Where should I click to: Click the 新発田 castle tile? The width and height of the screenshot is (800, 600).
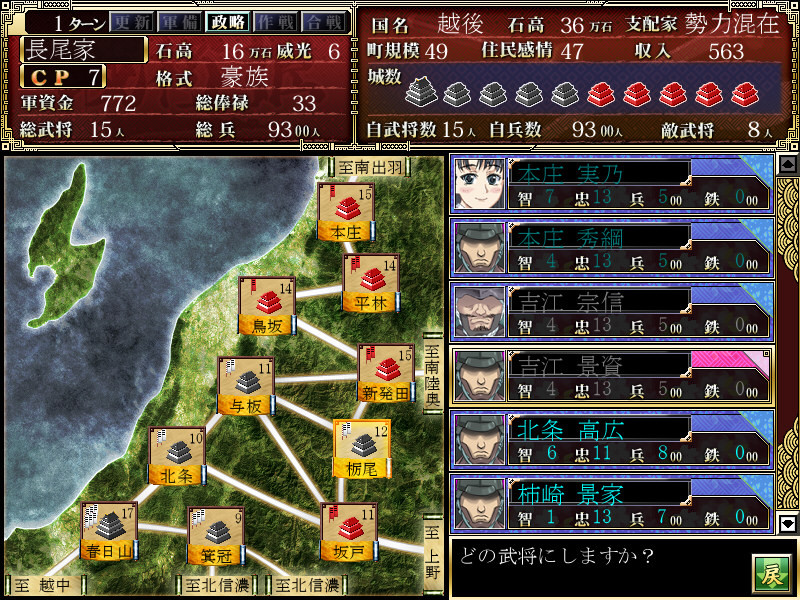[386, 375]
